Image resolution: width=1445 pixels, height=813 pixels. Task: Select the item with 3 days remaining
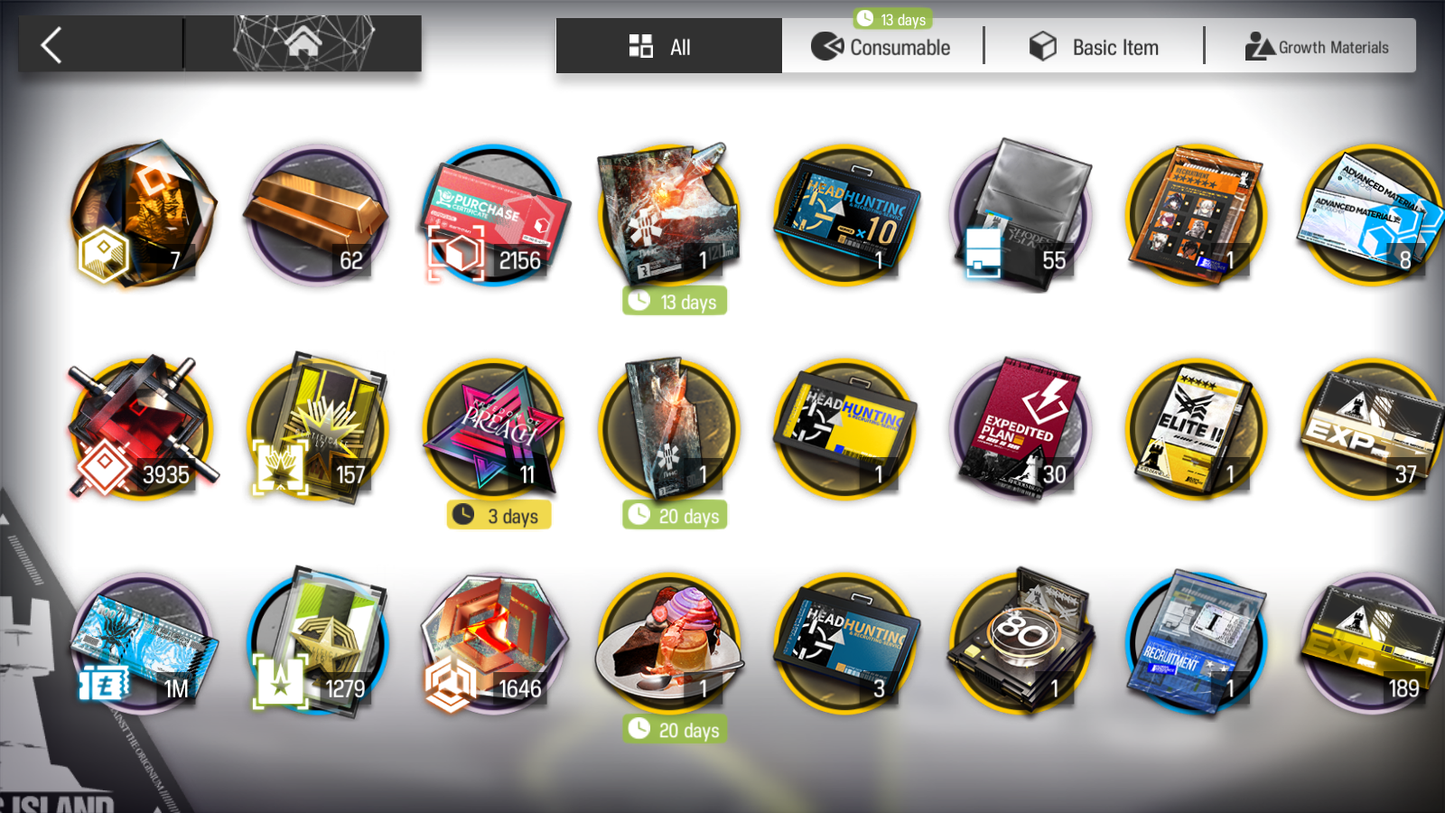[x=494, y=429]
